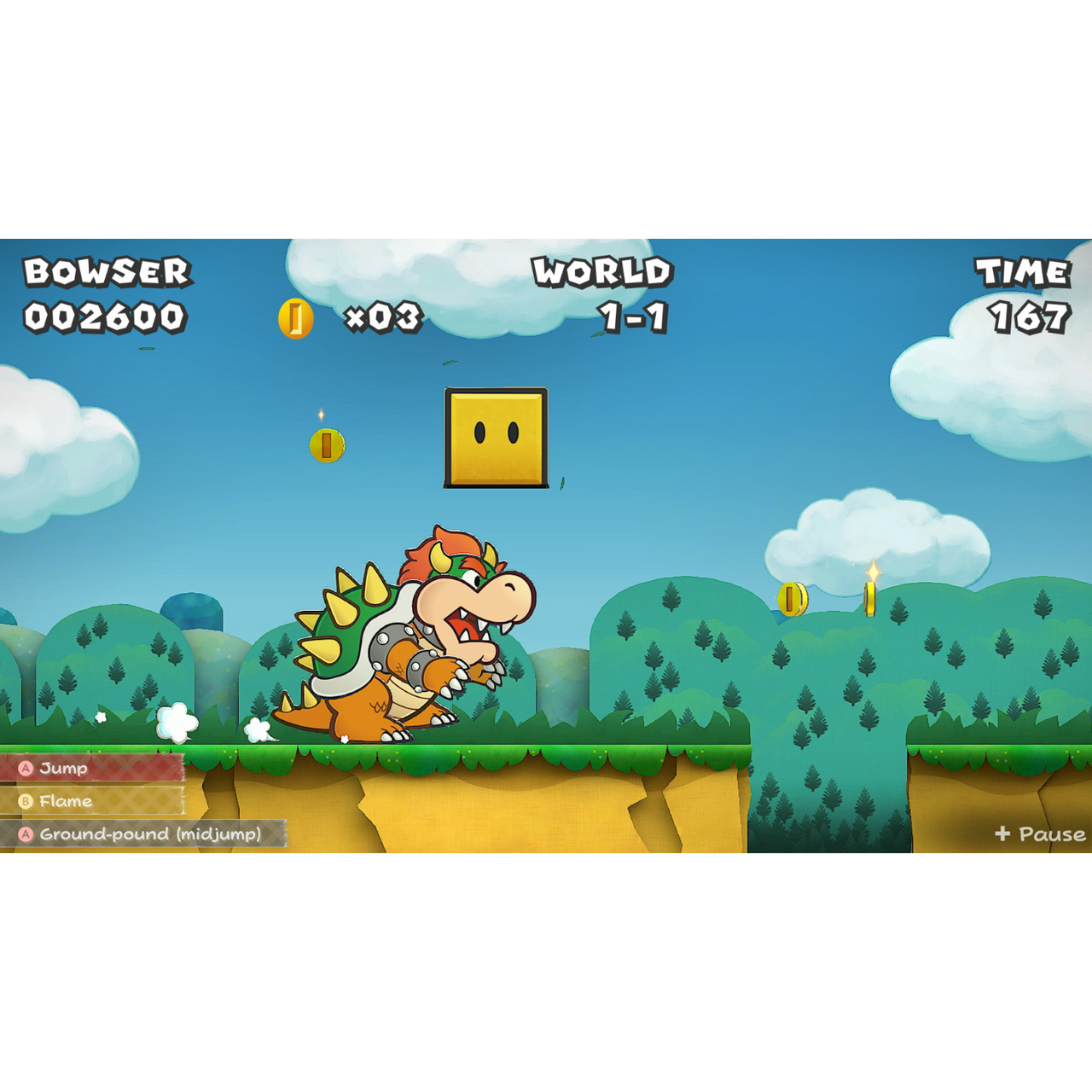Click the score value 002600
Image resolution: width=1092 pixels, height=1092 pixels.
[106, 318]
